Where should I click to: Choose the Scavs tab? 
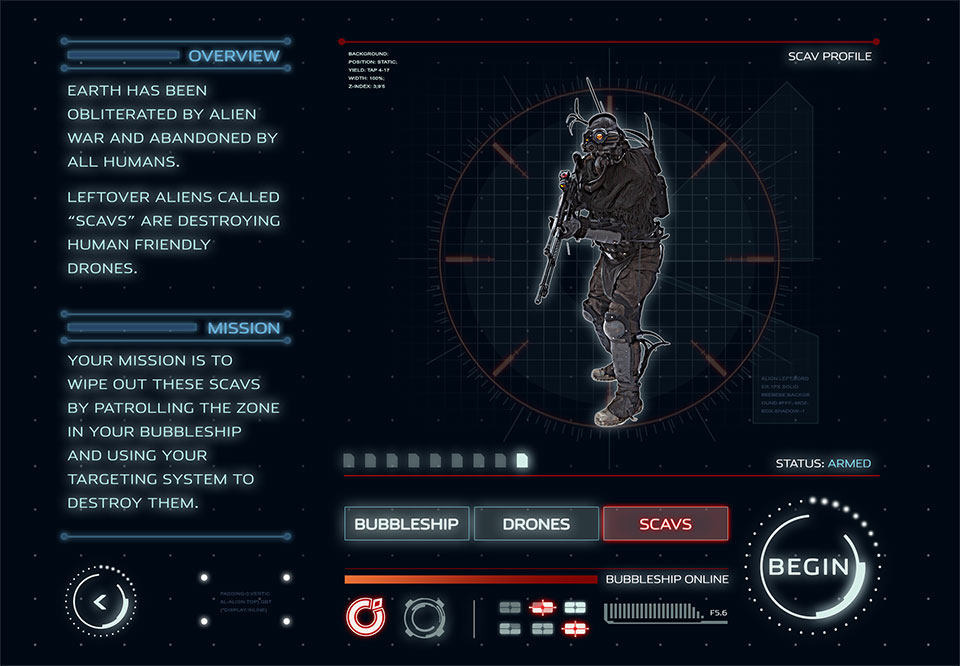click(665, 523)
